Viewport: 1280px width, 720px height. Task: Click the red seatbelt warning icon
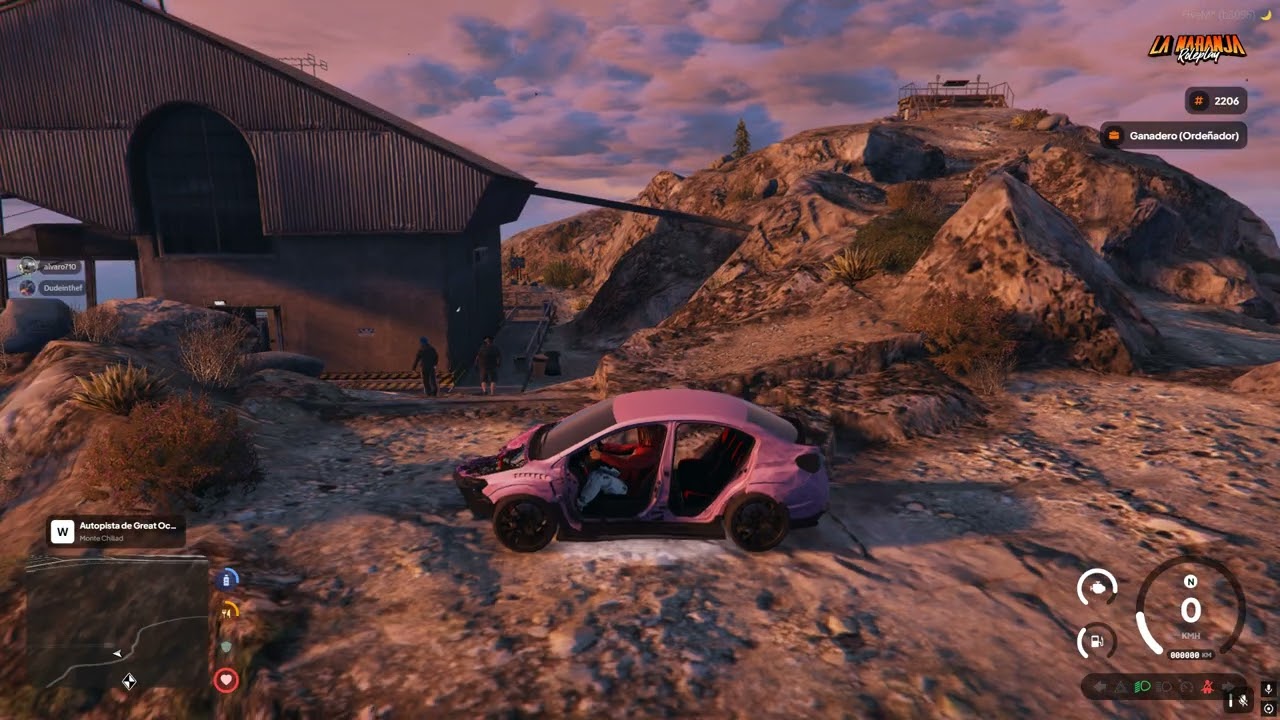pyautogui.click(x=1207, y=687)
